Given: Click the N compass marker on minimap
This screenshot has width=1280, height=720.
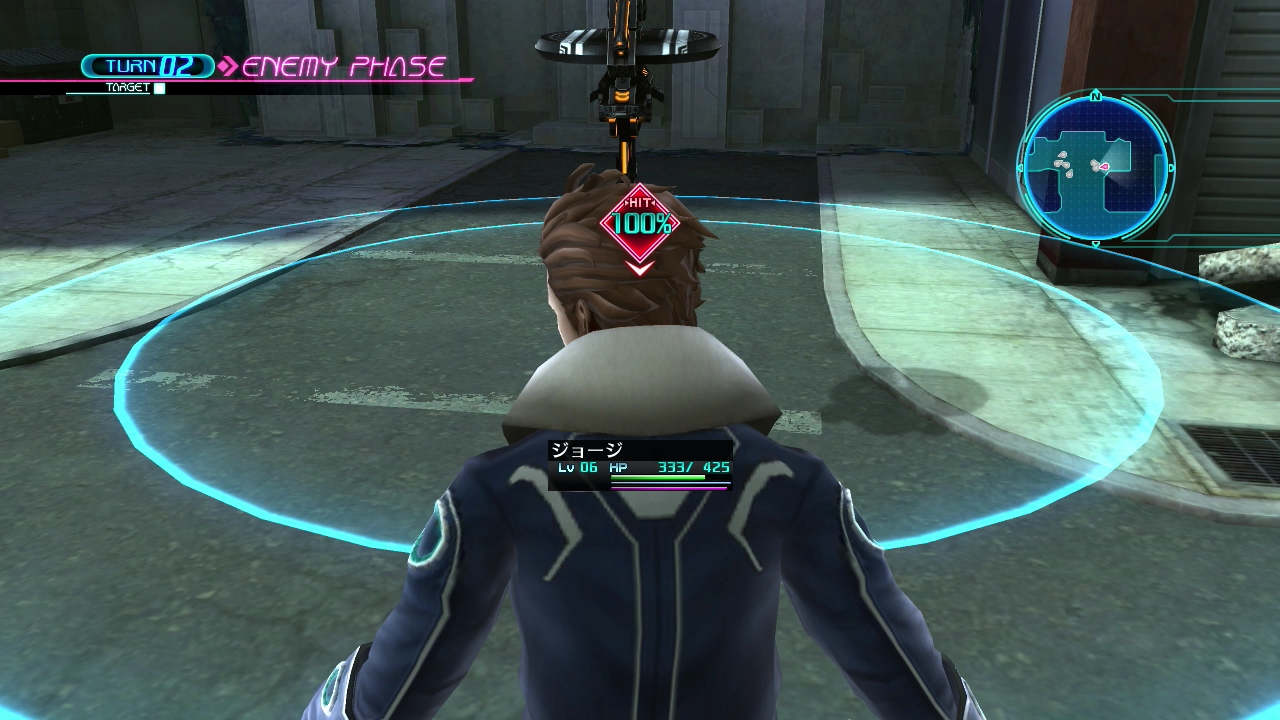Looking at the screenshot, I should pos(1096,96).
